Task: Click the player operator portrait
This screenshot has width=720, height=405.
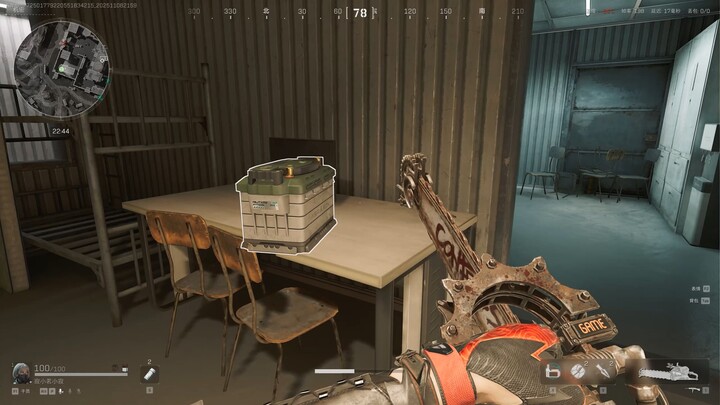Action: (x=20, y=372)
